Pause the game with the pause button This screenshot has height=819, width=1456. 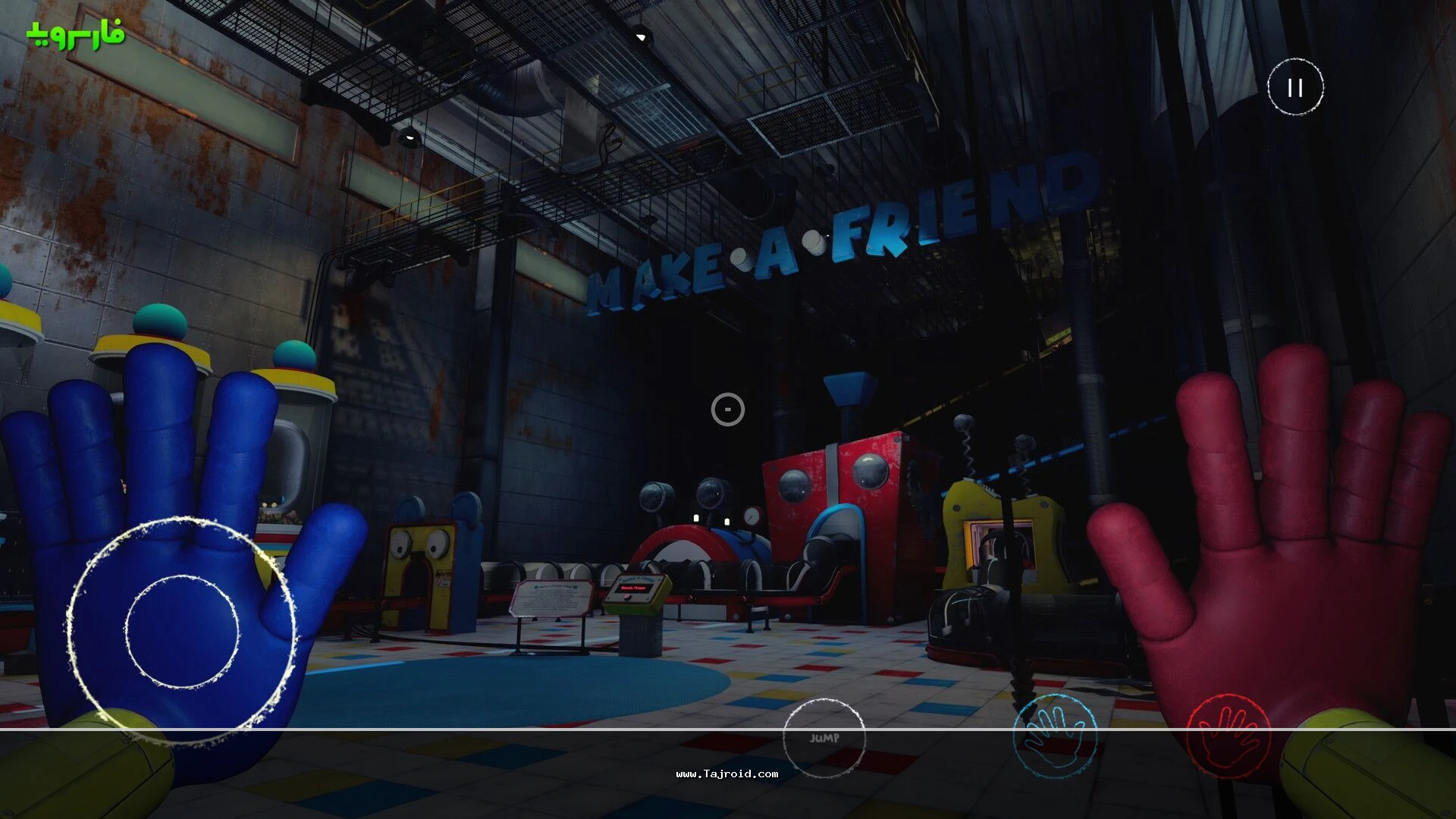pos(1295,87)
